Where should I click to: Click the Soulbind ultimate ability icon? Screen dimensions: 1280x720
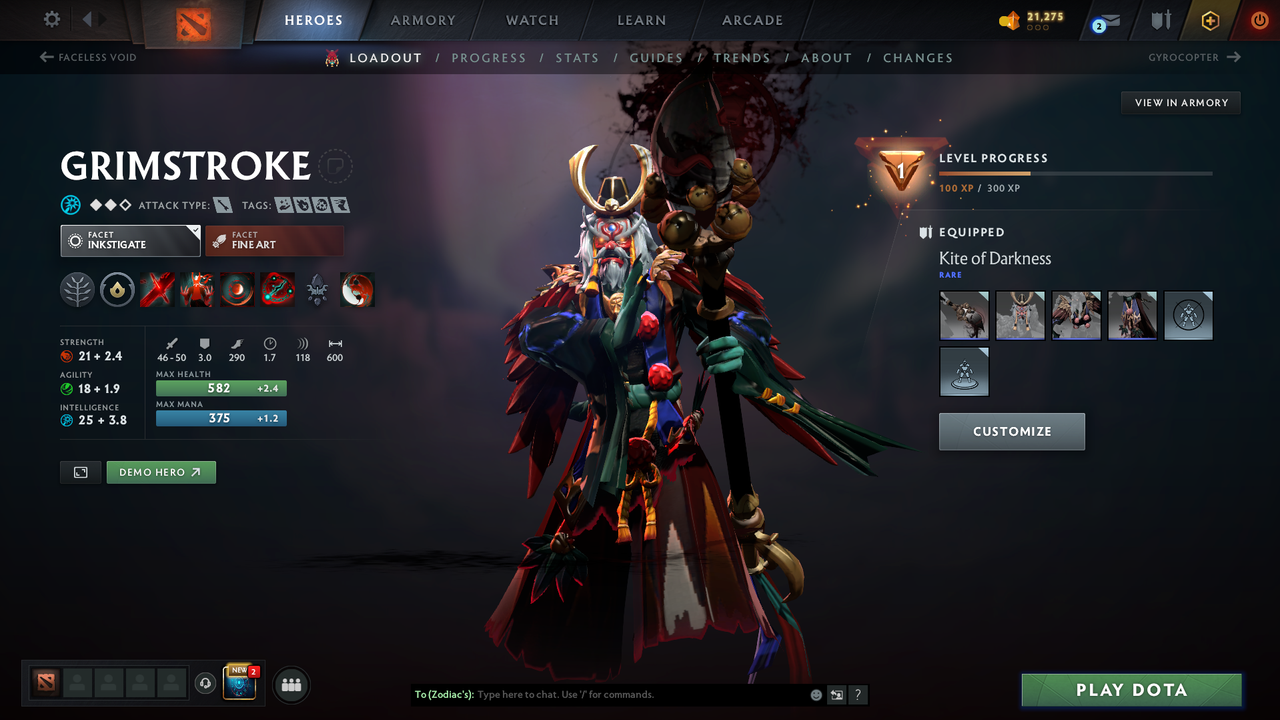(x=277, y=289)
